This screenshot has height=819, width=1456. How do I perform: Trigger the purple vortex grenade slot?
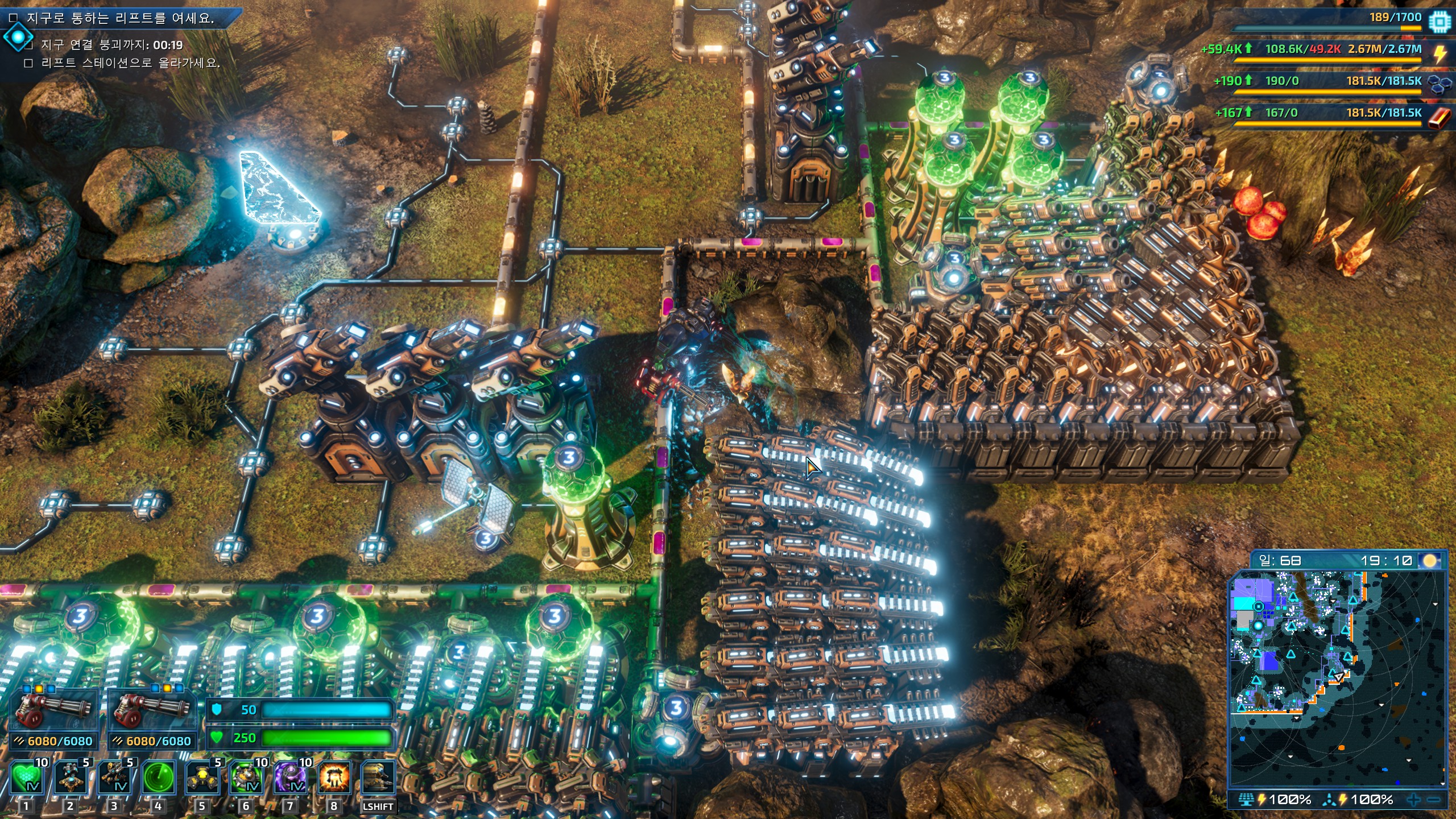click(291, 778)
